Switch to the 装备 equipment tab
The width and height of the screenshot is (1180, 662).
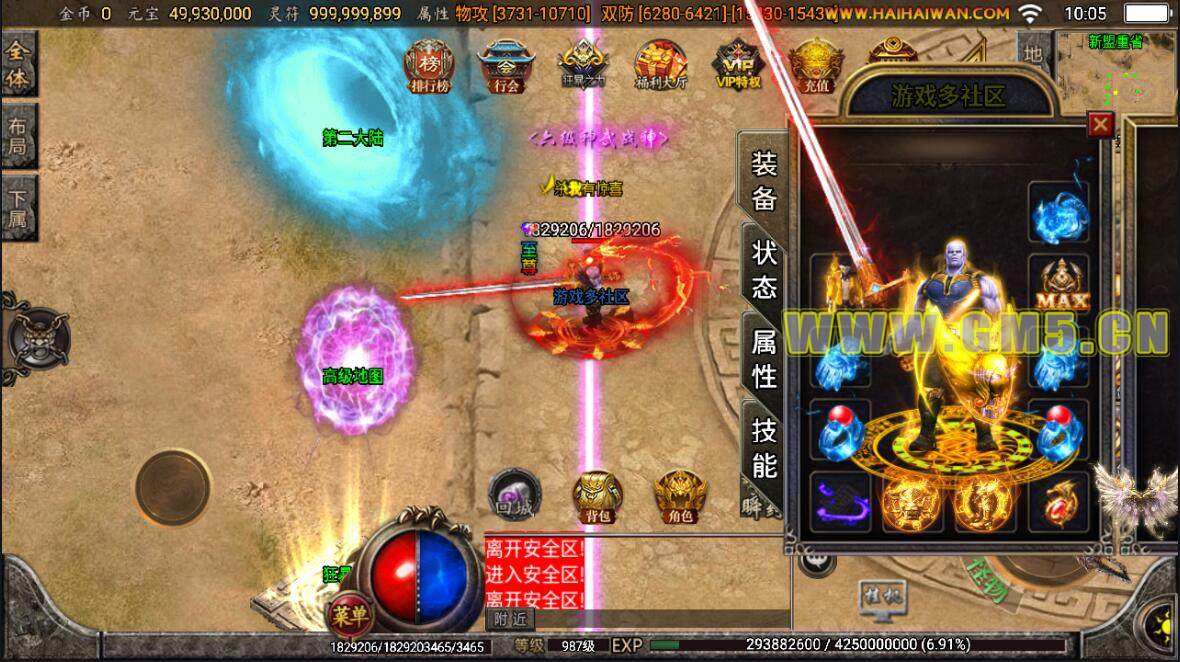tap(764, 180)
